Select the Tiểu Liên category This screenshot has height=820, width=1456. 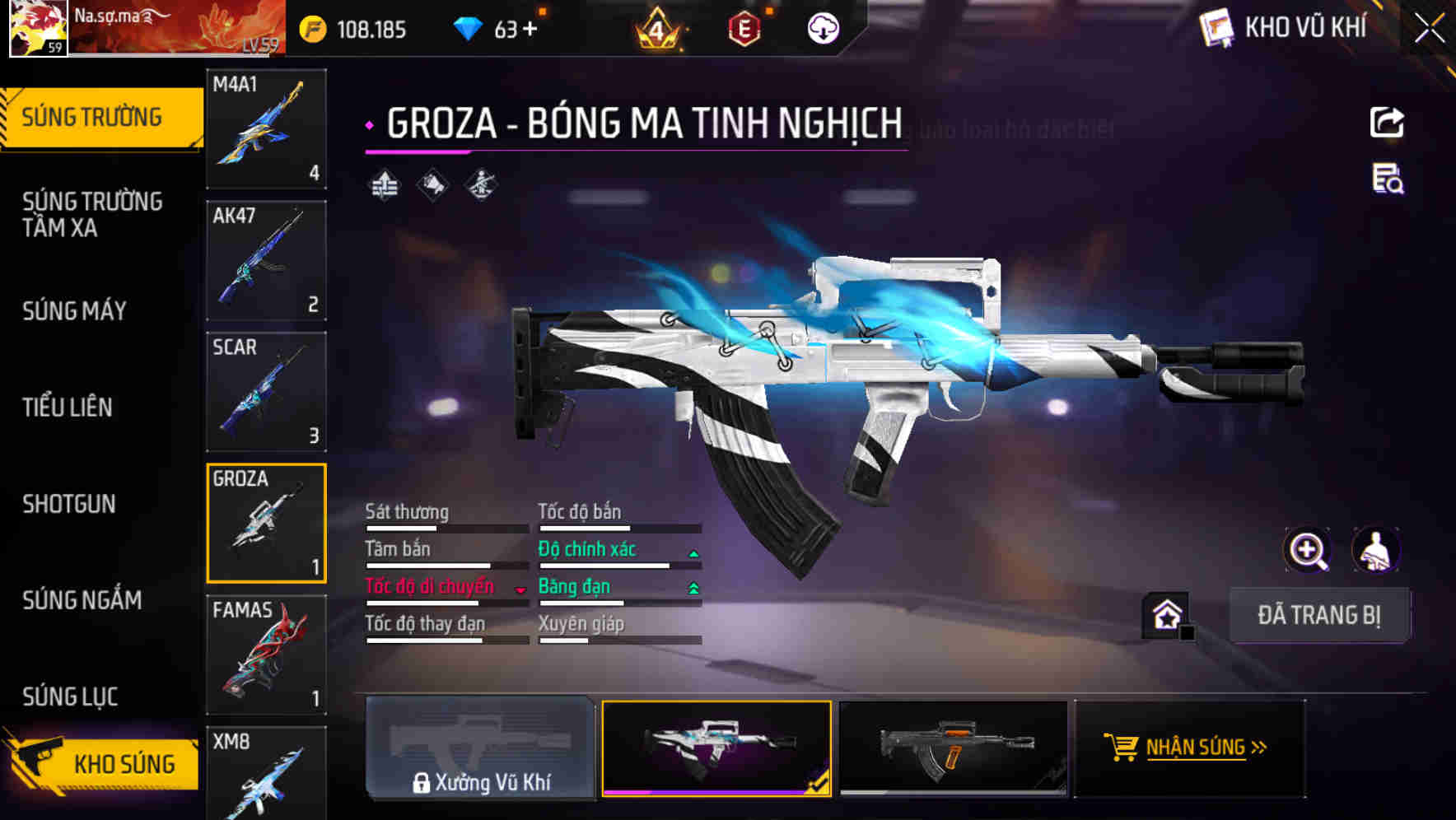pos(68,408)
